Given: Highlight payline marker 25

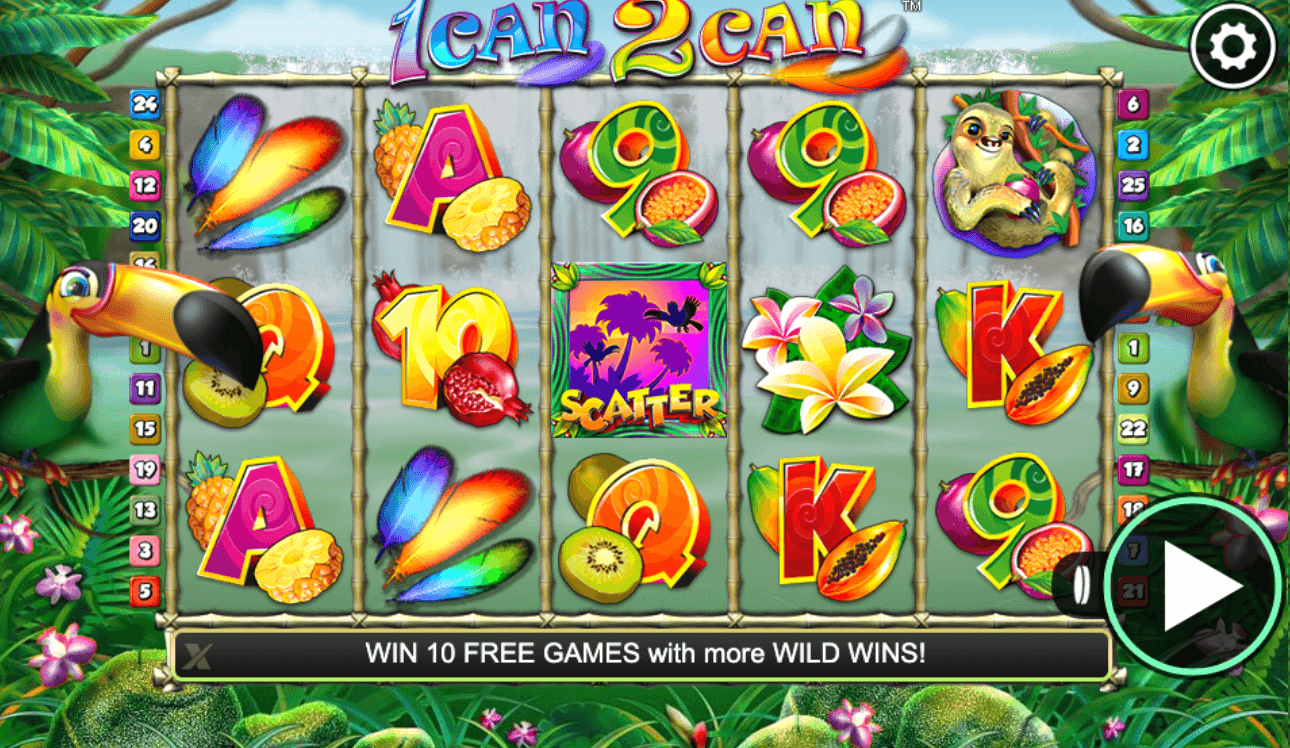Looking at the screenshot, I should [x=1133, y=185].
